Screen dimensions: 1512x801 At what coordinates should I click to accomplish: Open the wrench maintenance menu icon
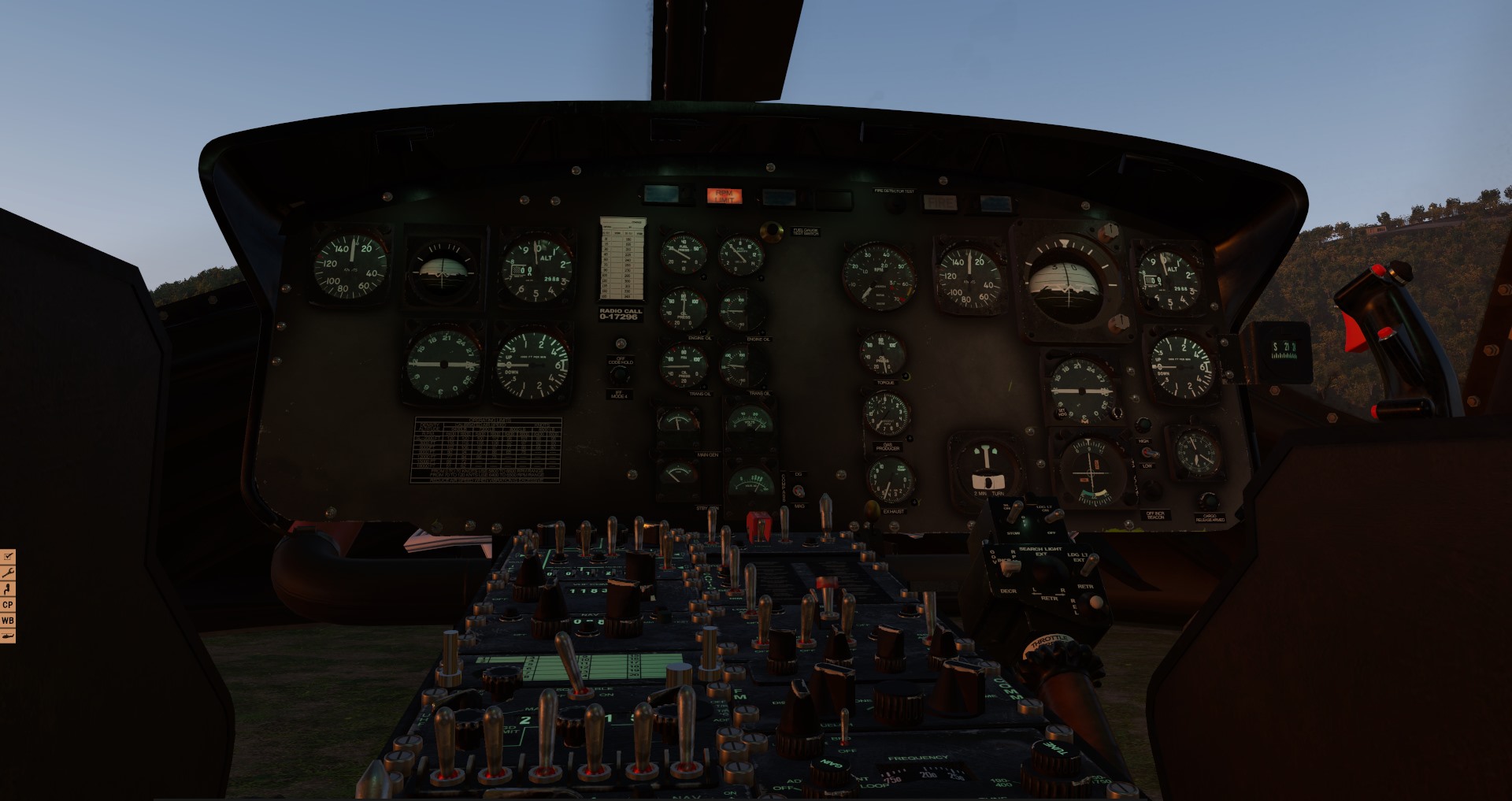tap(8, 573)
